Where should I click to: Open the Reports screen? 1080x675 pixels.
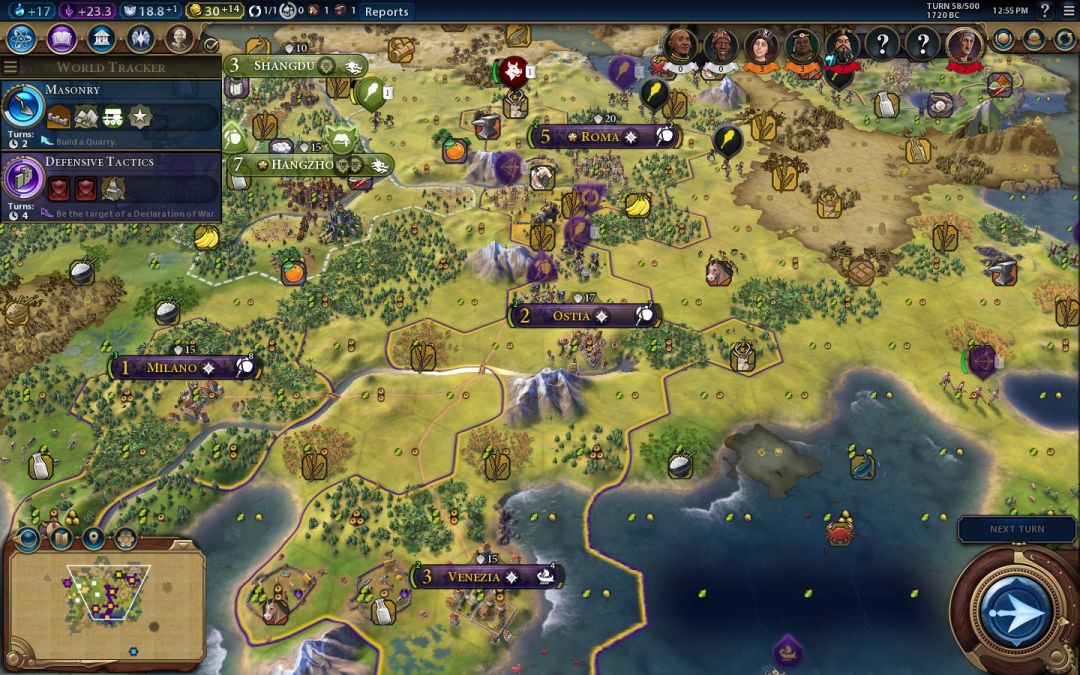[x=386, y=11]
